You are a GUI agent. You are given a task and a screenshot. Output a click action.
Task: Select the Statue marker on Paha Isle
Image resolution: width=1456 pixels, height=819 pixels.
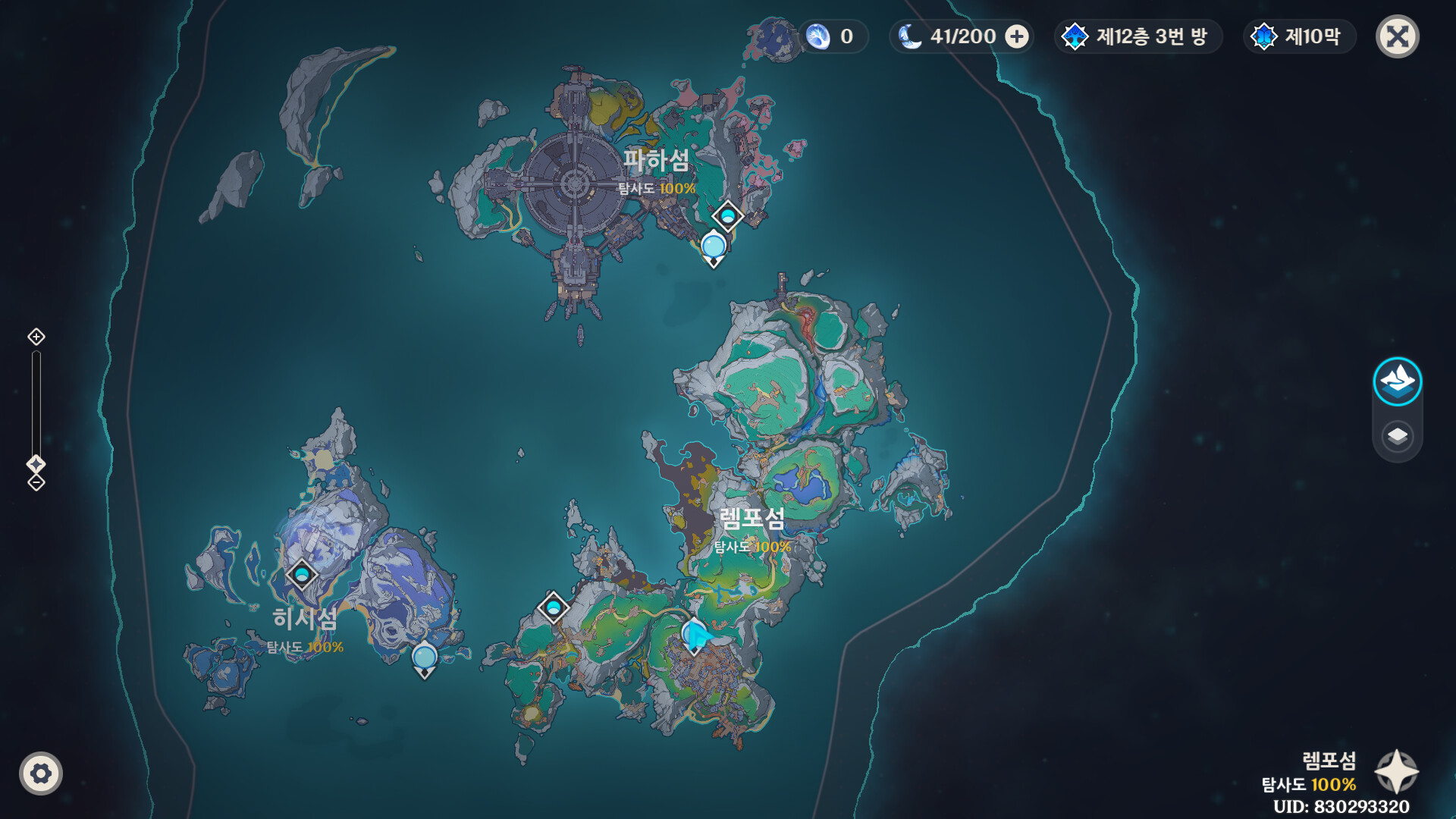coord(714,247)
